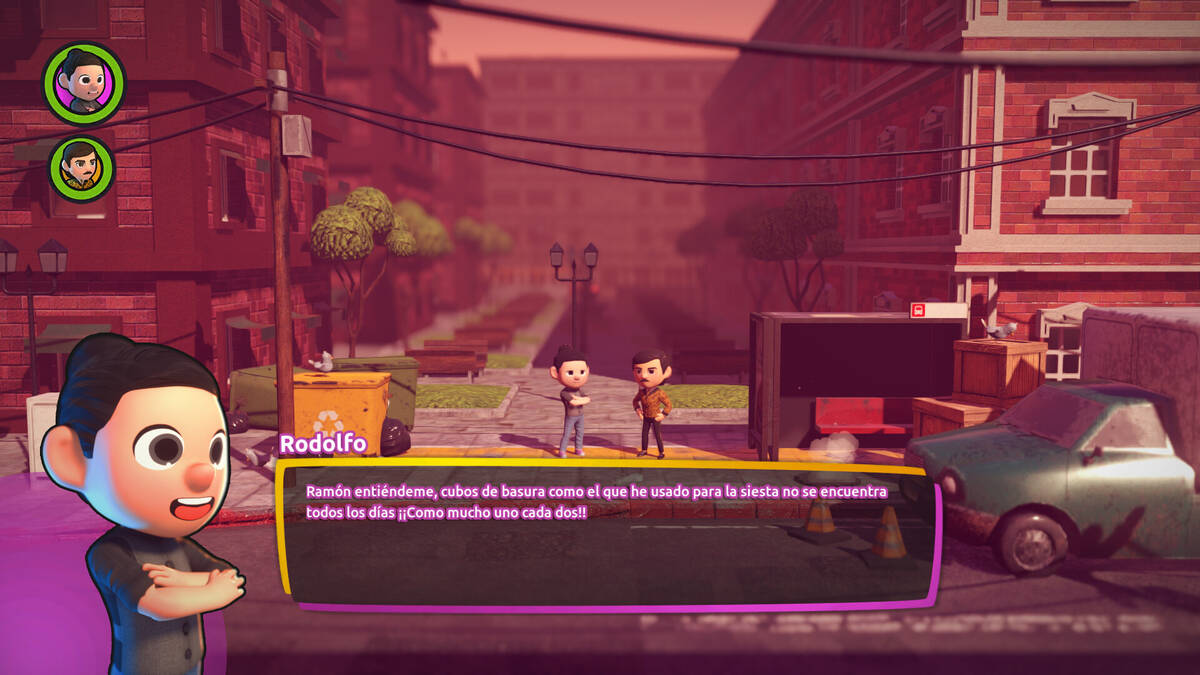Switch to the mustached character portrait
The height and width of the screenshot is (675, 1200).
click(x=83, y=167)
